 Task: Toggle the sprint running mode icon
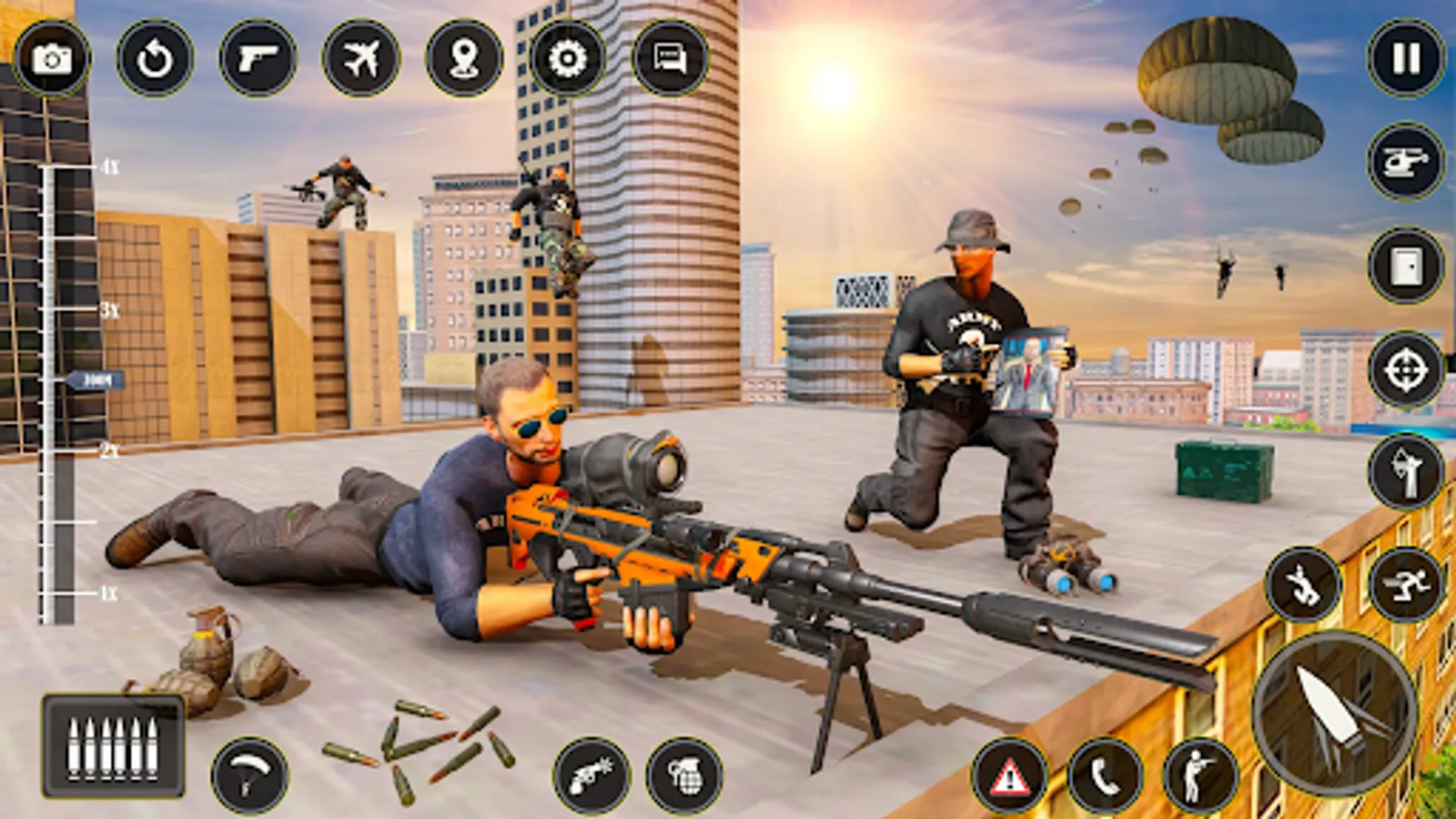(1408, 582)
